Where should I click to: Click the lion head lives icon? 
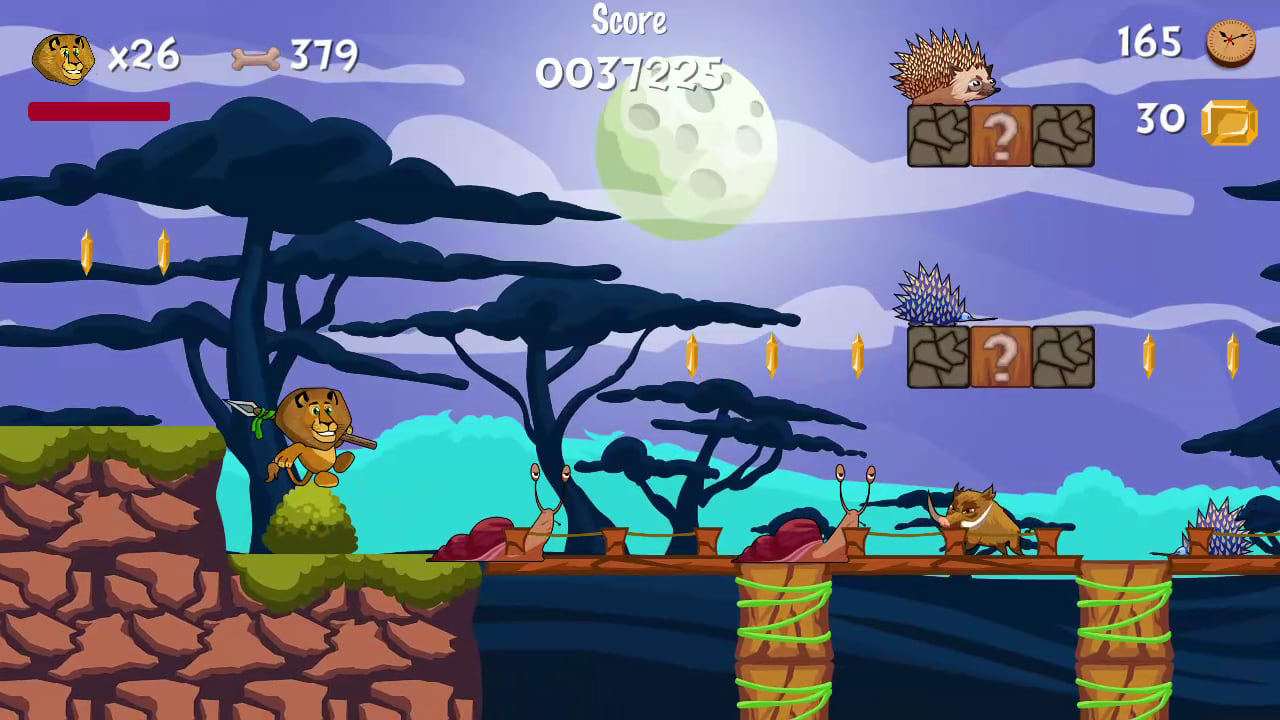[x=64, y=57]
